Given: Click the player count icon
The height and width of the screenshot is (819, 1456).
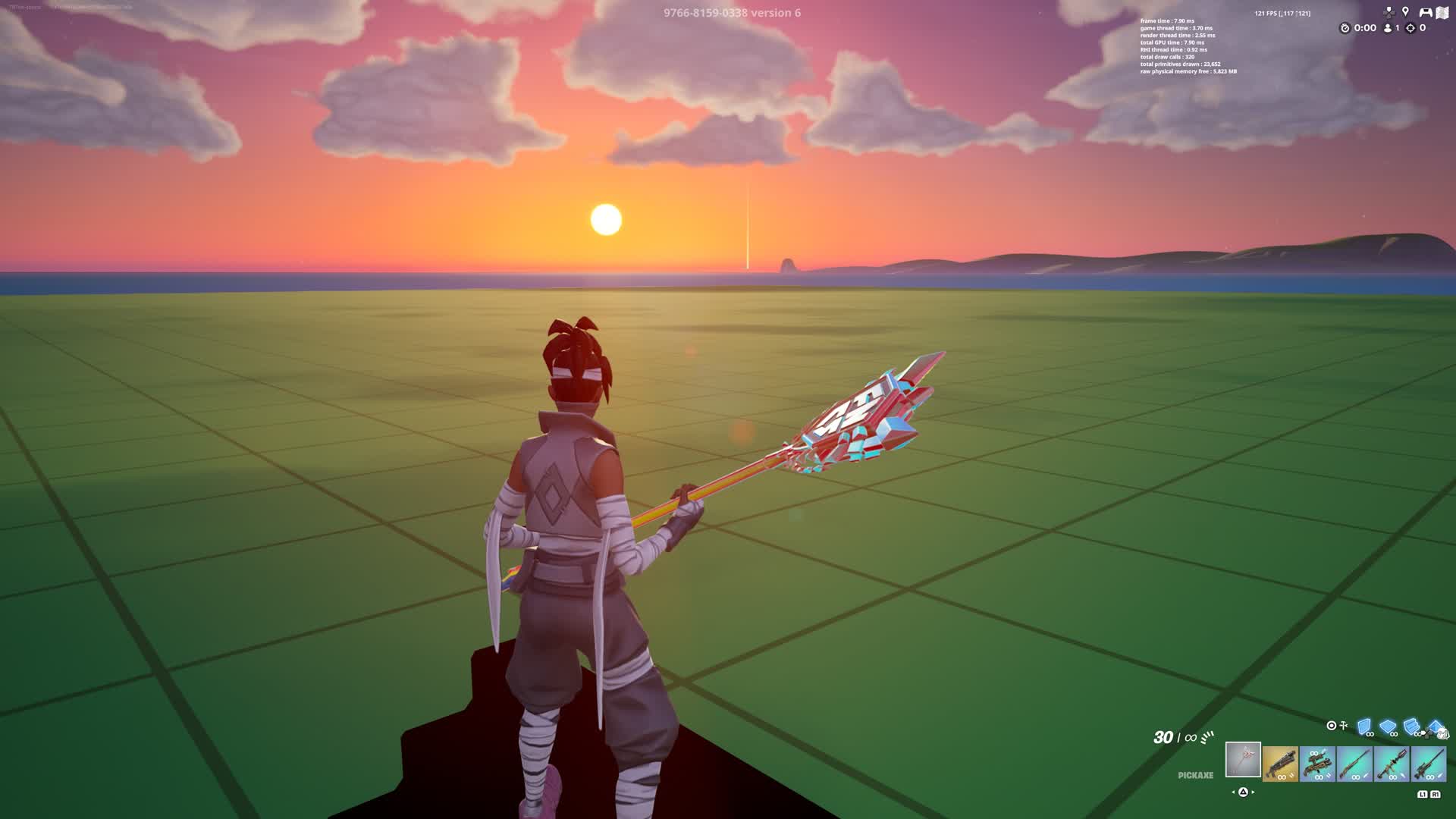Looking at the screenshot, I should pos(1388,28).
